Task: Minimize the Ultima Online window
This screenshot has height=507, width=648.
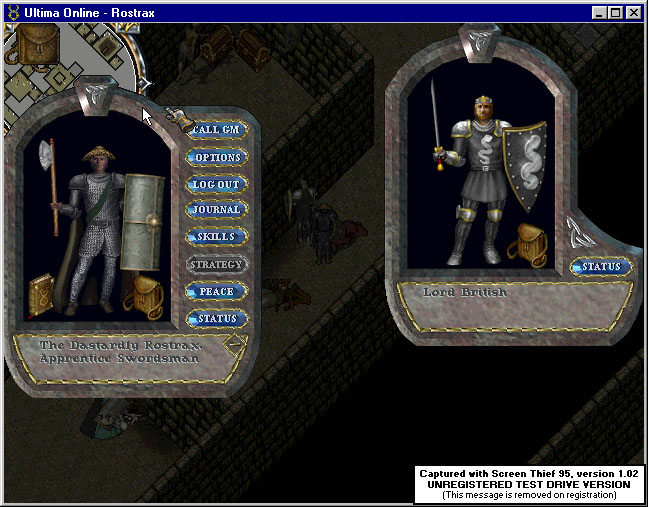Action: pos(598,12)
